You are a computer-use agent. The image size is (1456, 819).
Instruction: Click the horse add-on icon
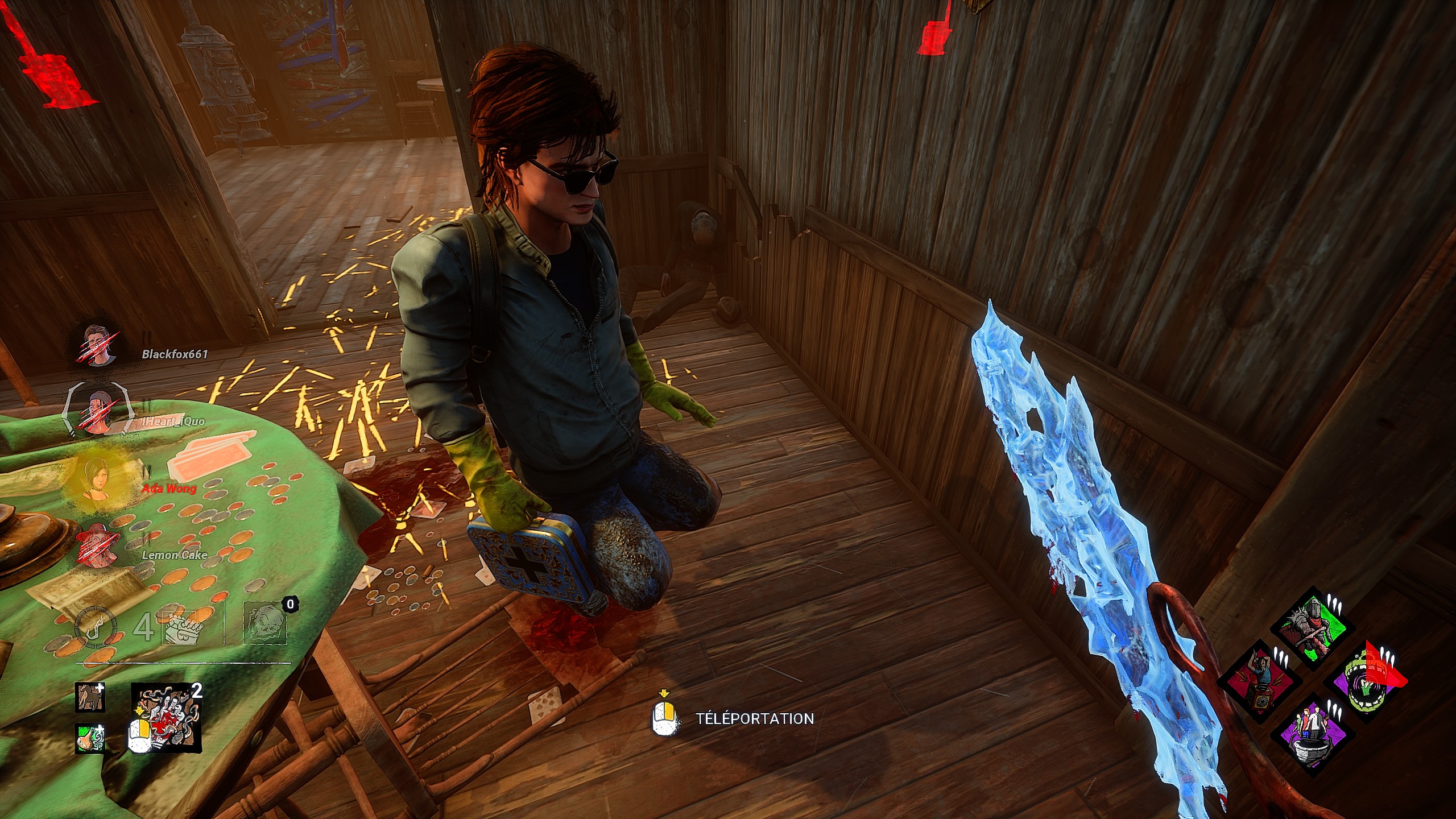(x=90, y=697)
